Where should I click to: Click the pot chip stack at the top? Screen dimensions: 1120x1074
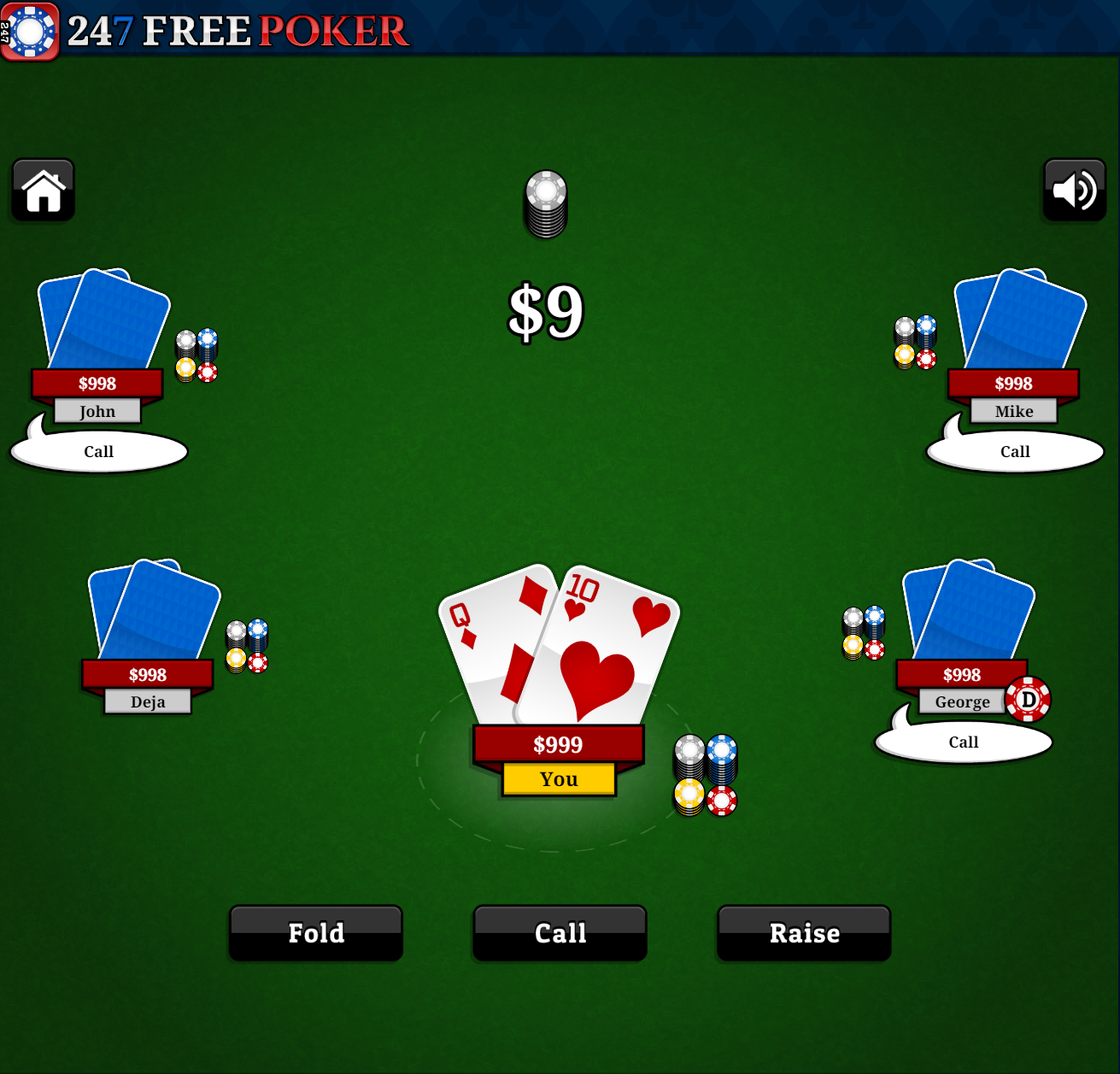pos(545,203)
